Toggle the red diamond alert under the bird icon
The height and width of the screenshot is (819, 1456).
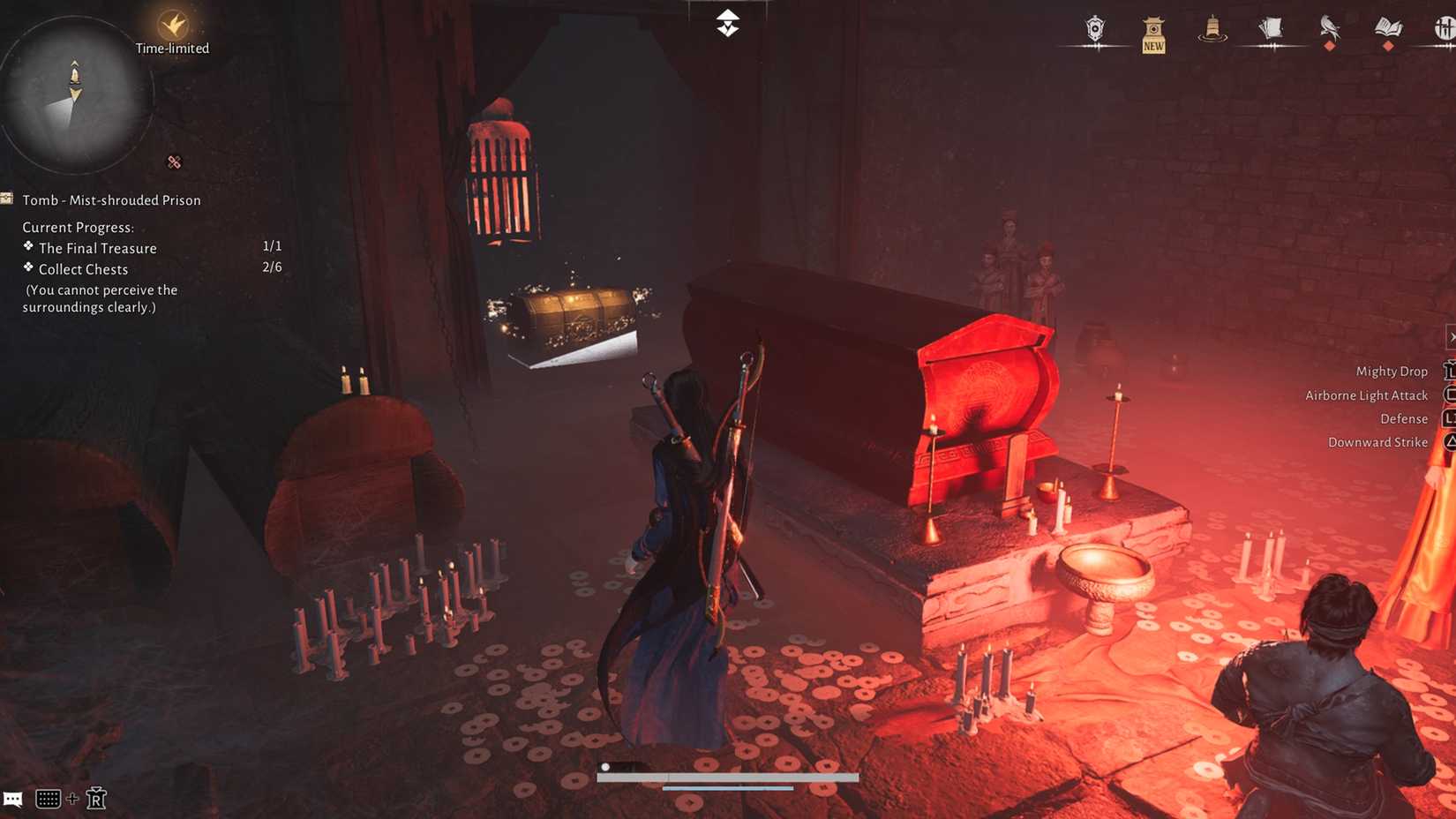click(x=1329, y=45)
